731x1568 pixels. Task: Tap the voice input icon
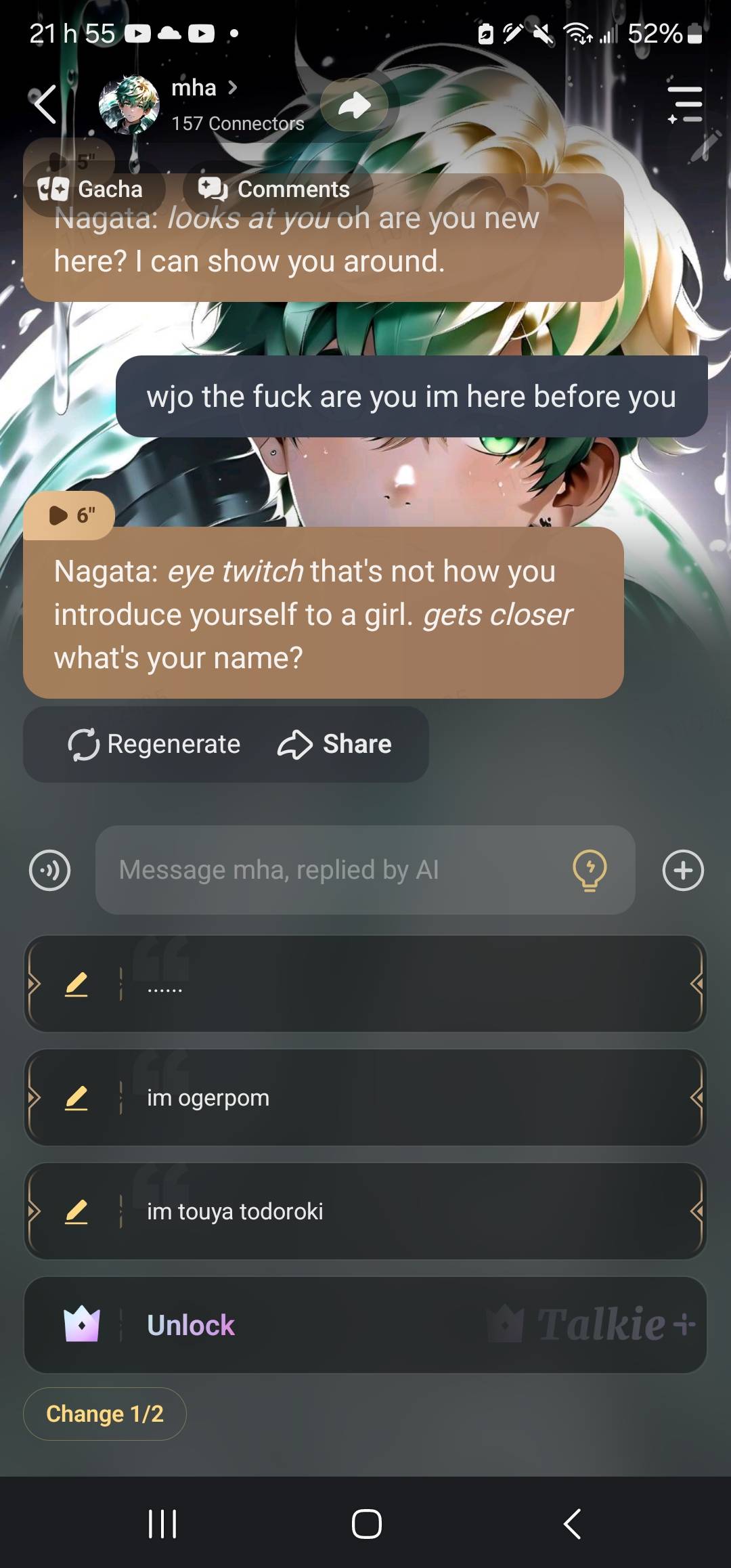click(x=49, y=870)
